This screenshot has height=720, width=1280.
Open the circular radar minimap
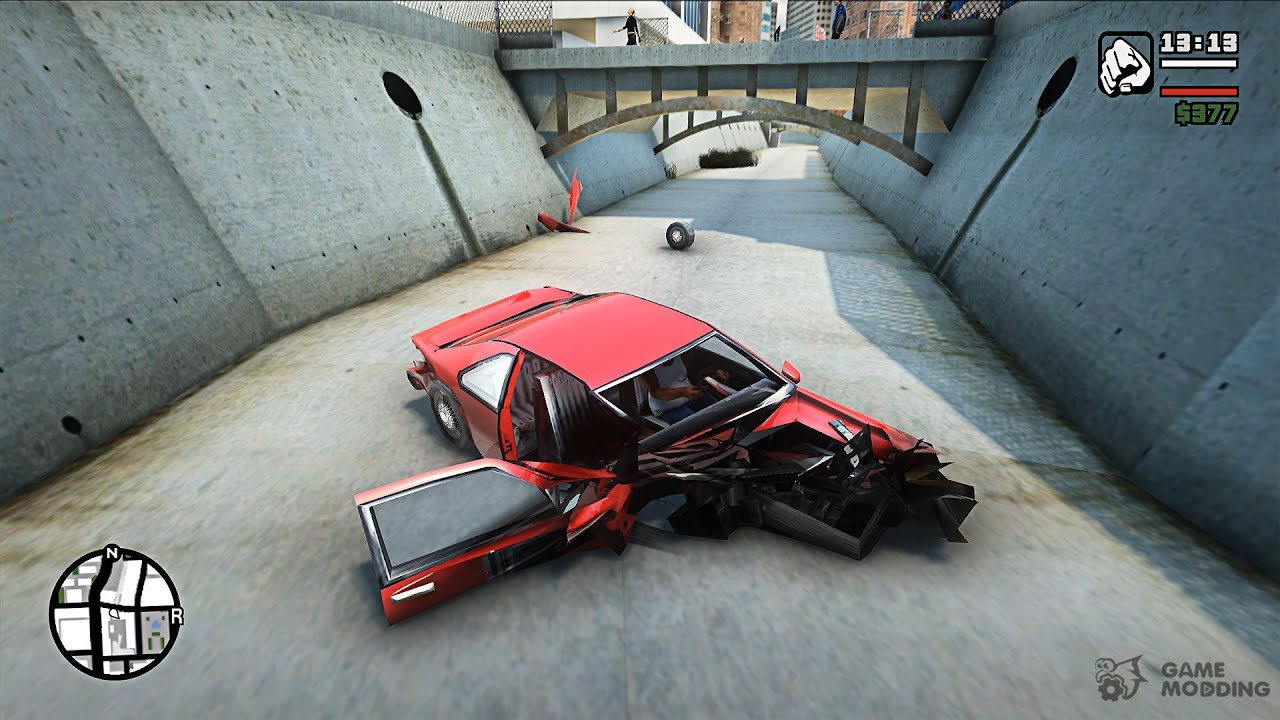115,612
